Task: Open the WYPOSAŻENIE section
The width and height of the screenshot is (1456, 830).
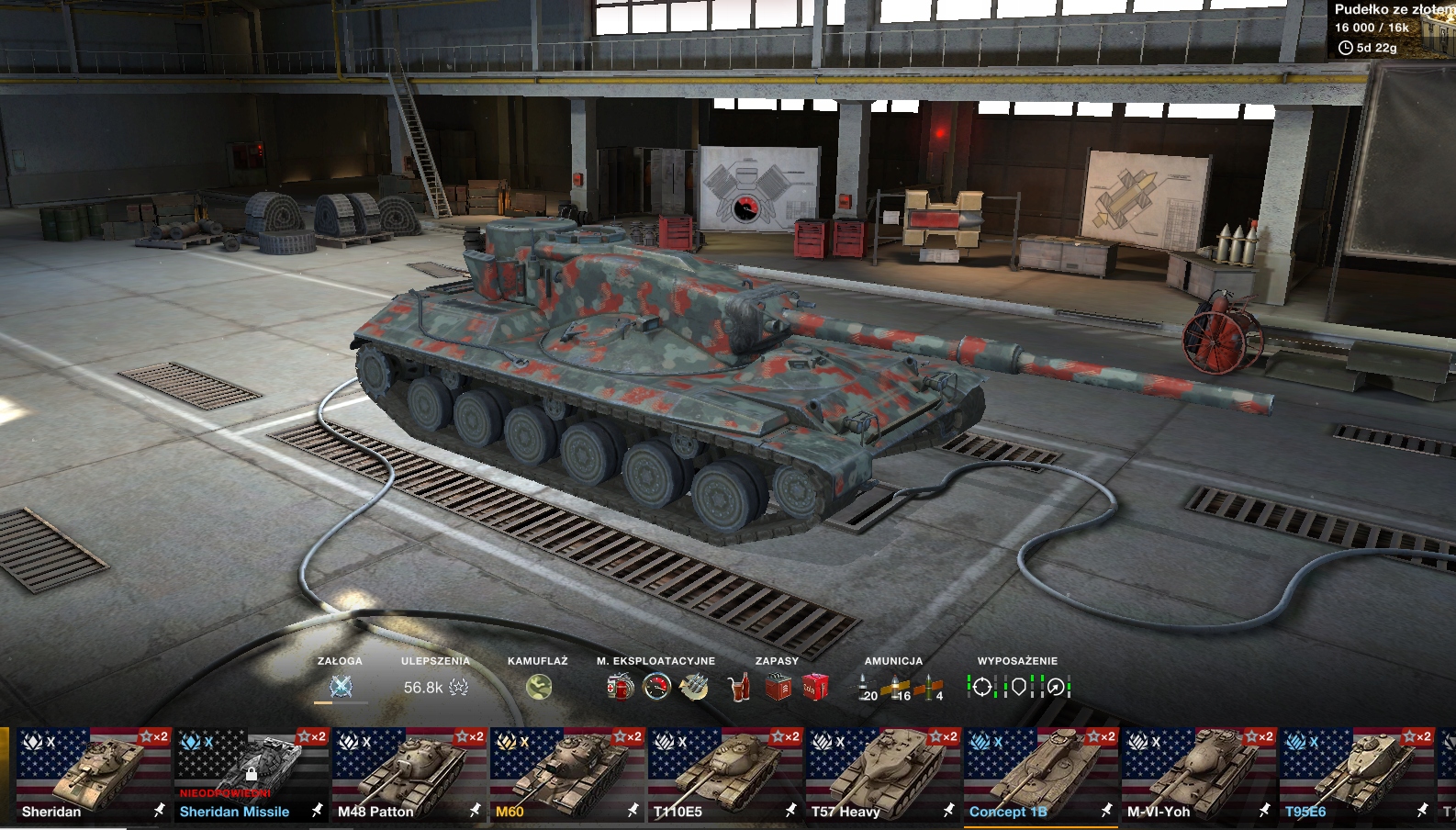Action: 1017,659
